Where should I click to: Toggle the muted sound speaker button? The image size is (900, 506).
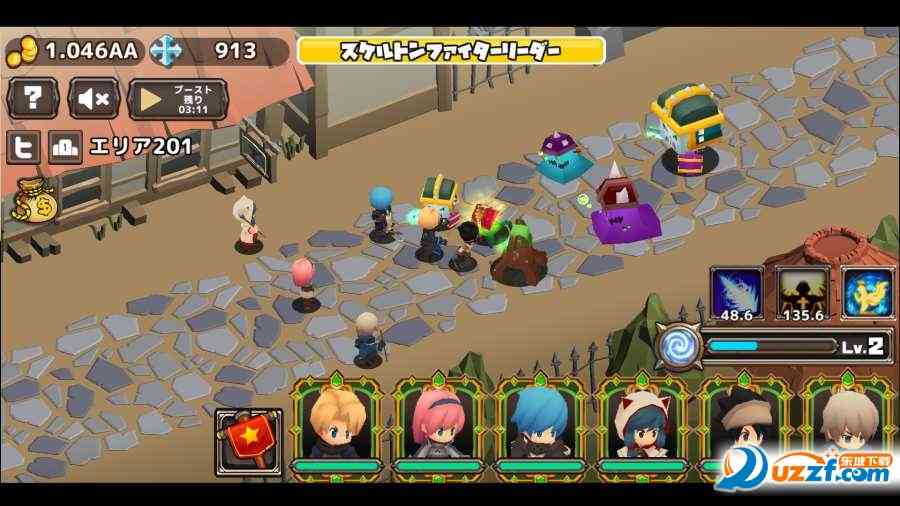pos(94,98)
